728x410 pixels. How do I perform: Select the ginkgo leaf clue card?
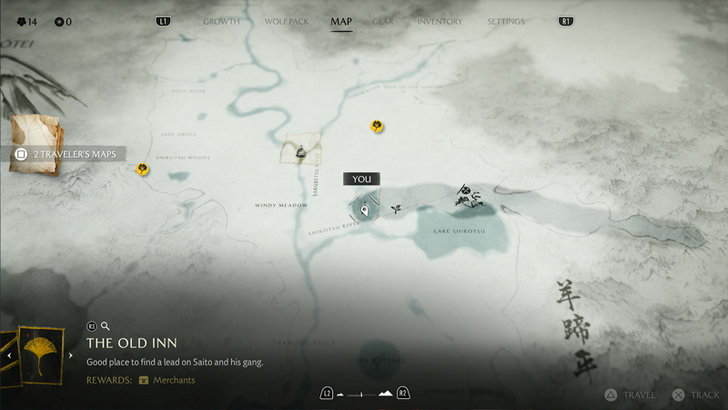39,355
